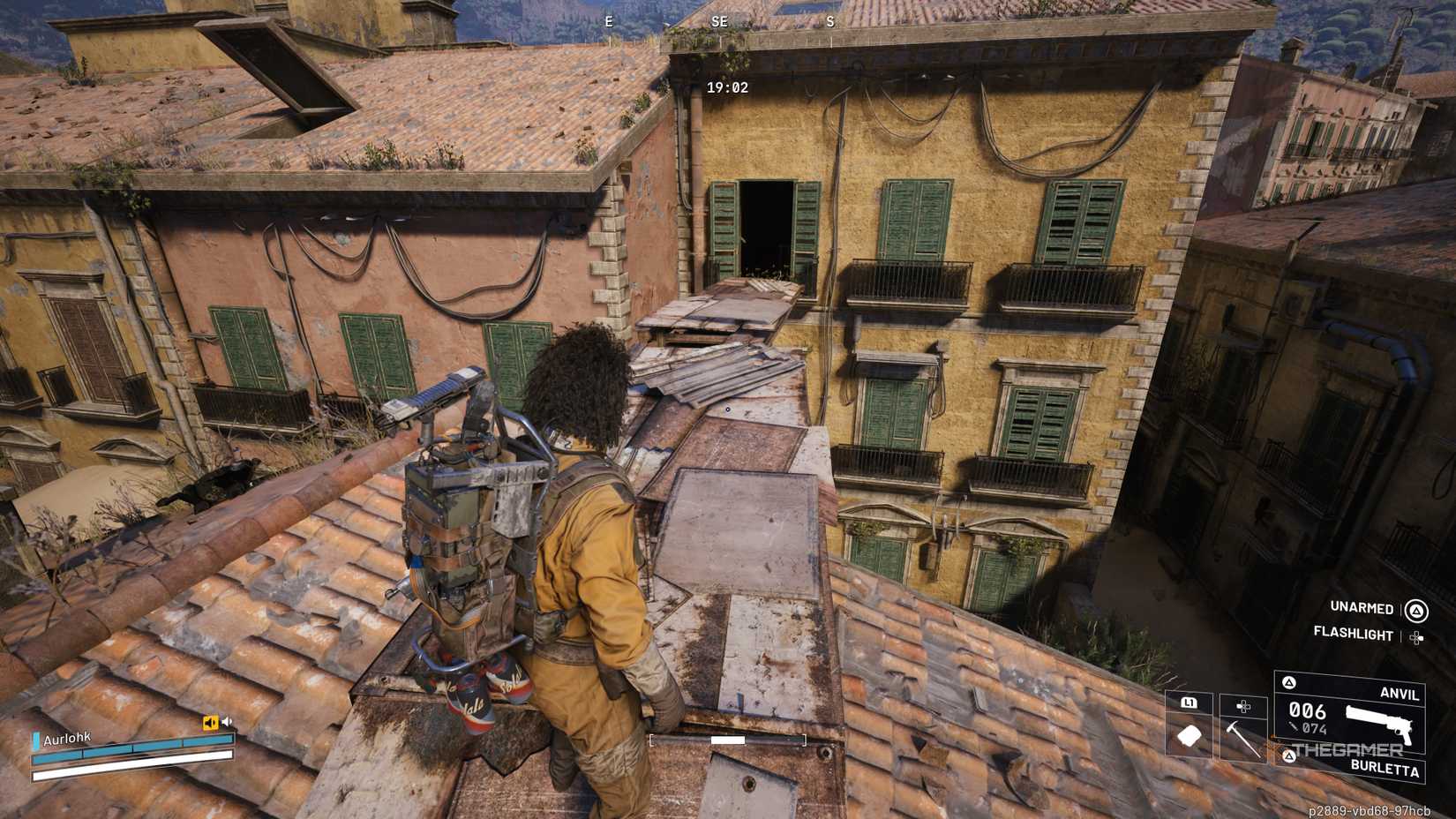The width and height of the screenshot is (1456, 819).
Task: Click the d-pad icon next to FLASHLIGHT
Action: click(1417, 637)
